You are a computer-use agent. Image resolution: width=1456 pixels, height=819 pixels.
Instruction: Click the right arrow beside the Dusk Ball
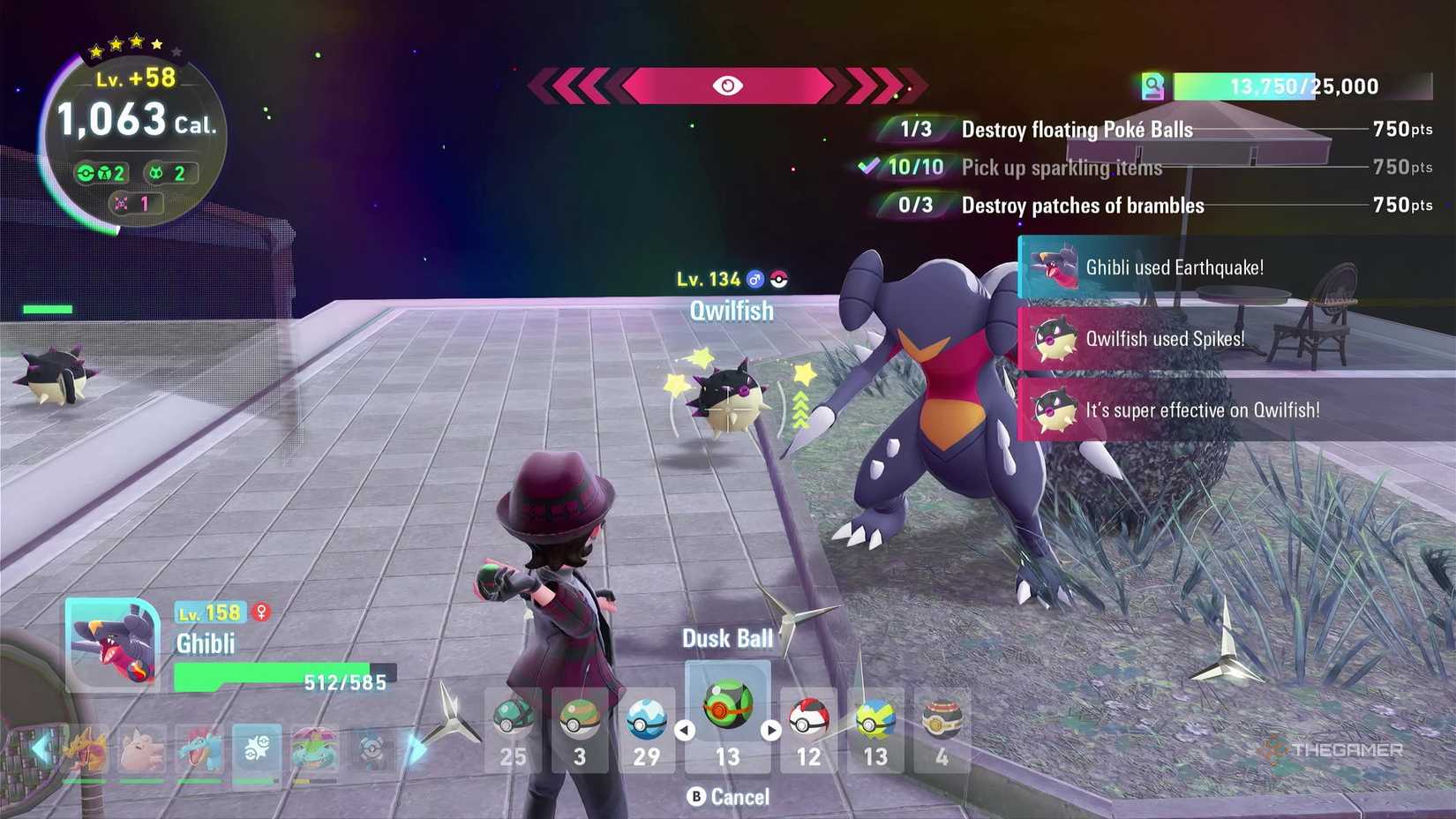point(770,729)
